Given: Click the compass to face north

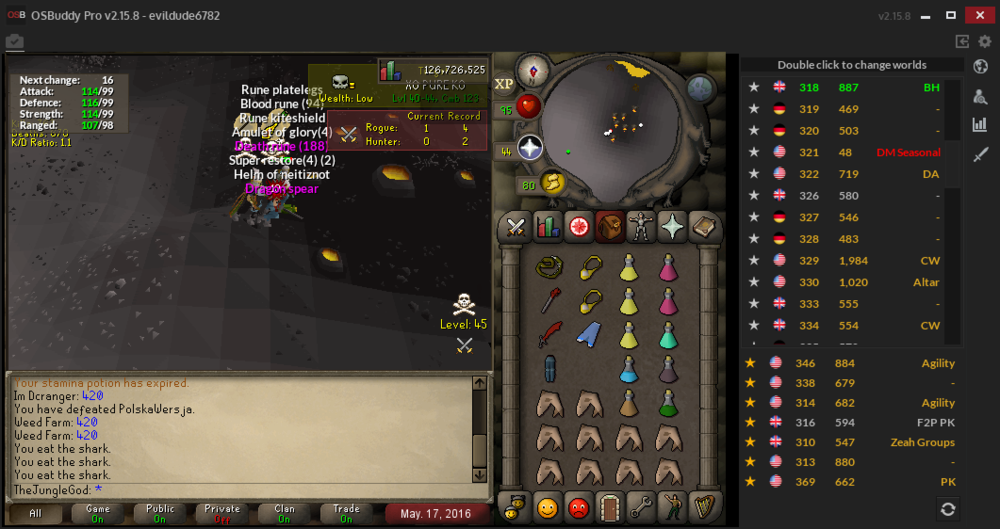Looking at the screenshot, I should pos(534,72).
